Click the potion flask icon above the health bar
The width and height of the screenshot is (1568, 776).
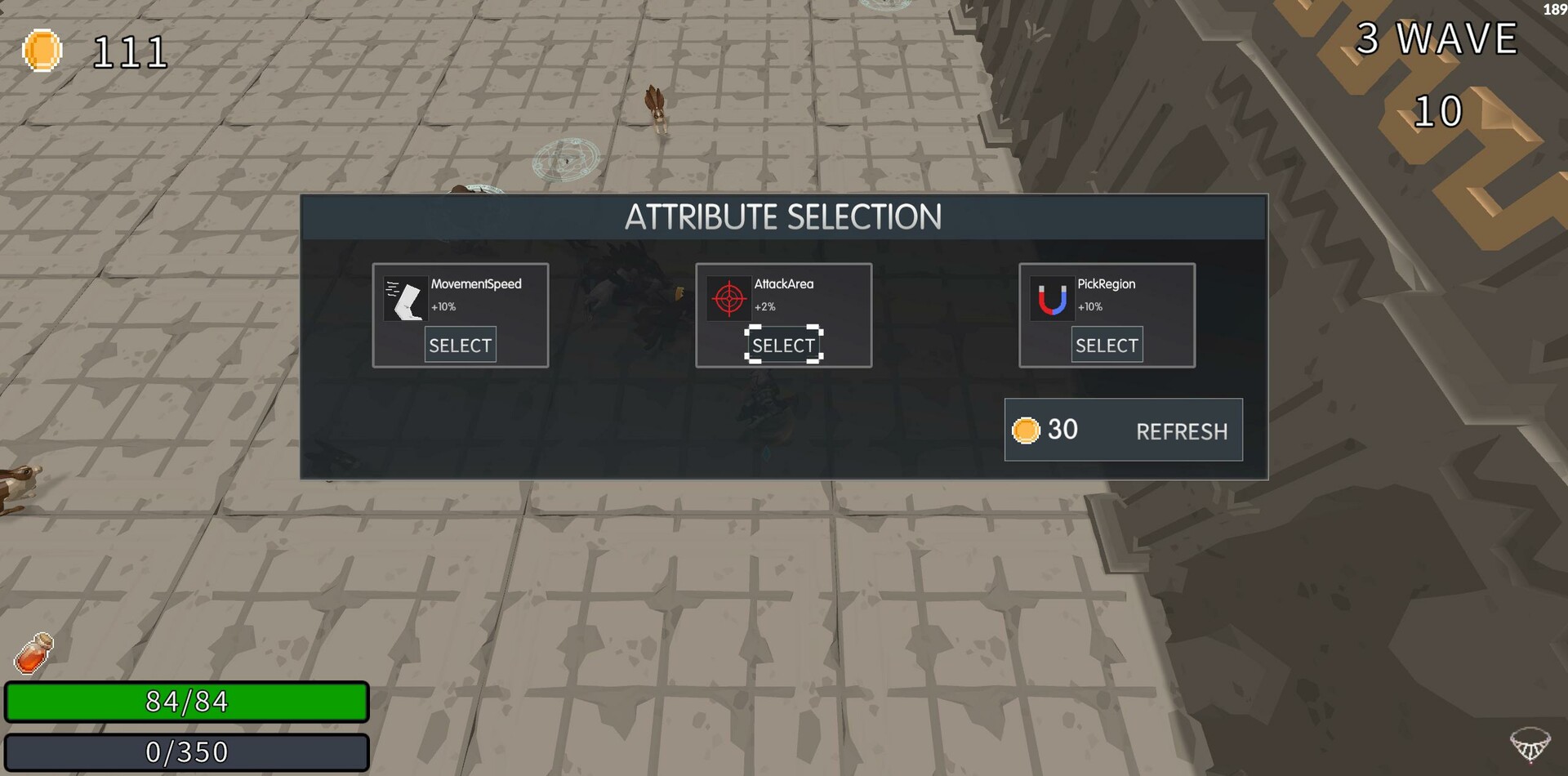[34, 653]
